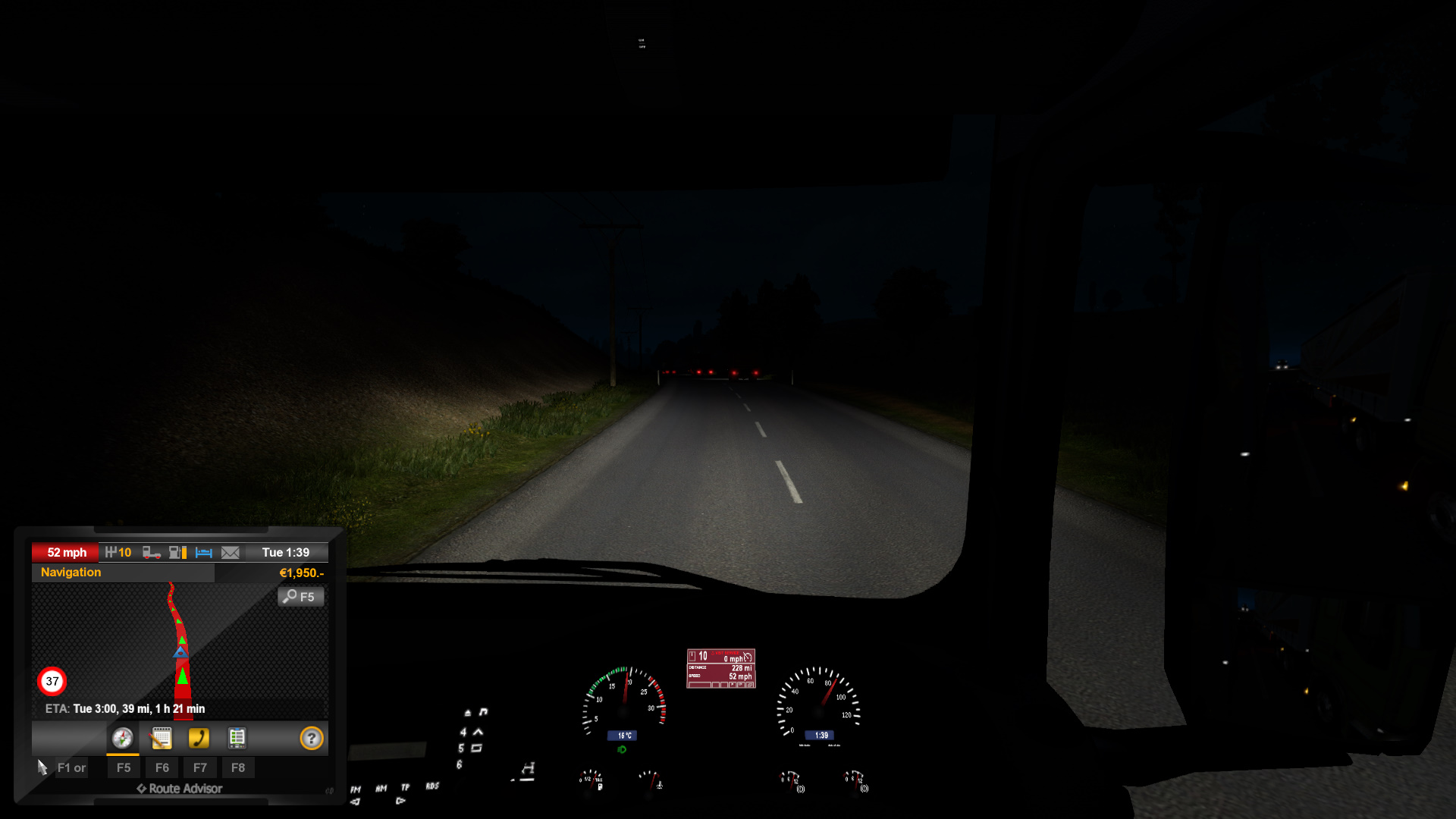Open the question mark help button
Image resolution: width=1456 pixels, height=819 pixels.
[x=311, y=738]
